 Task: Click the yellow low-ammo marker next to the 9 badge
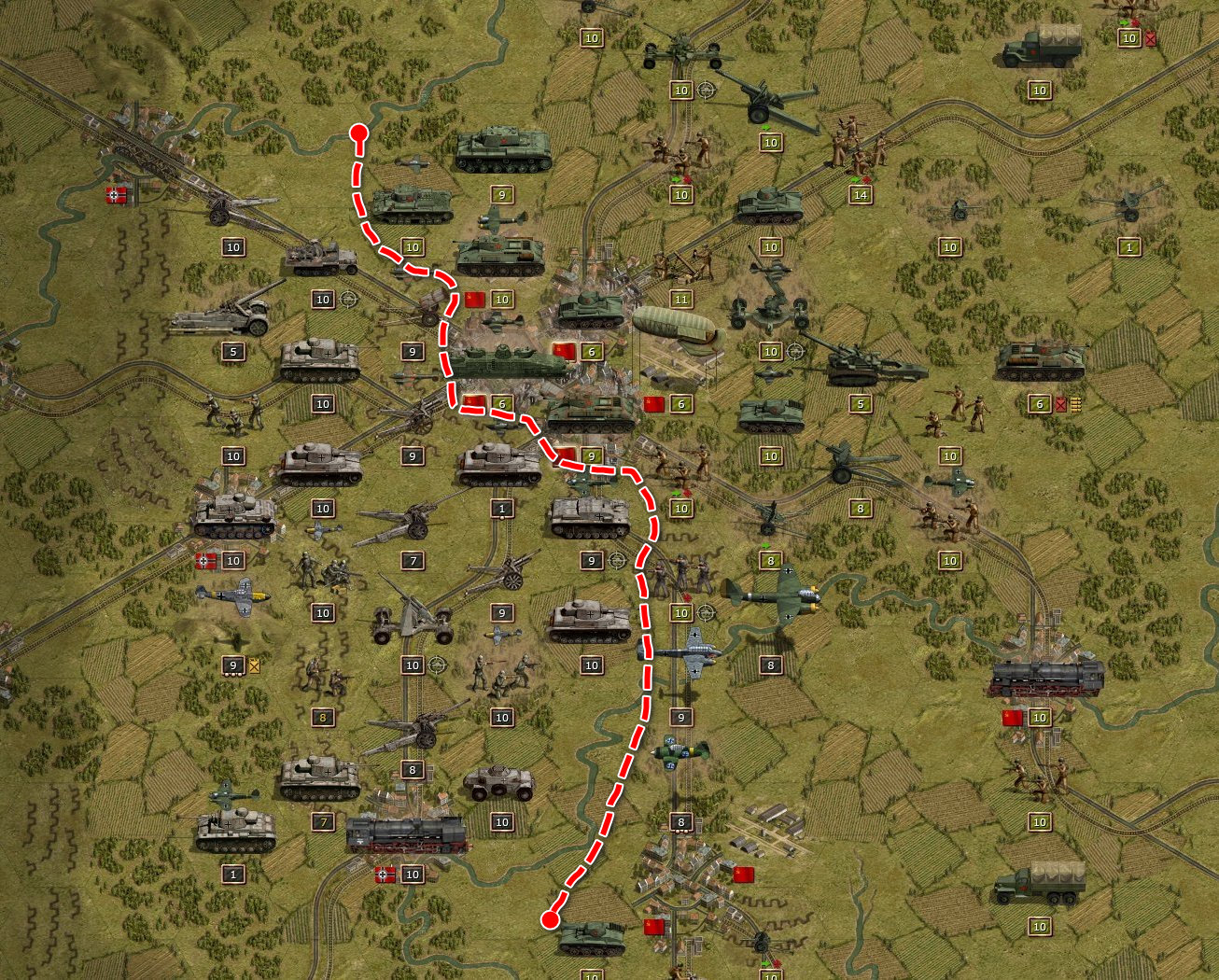point(253,664)
